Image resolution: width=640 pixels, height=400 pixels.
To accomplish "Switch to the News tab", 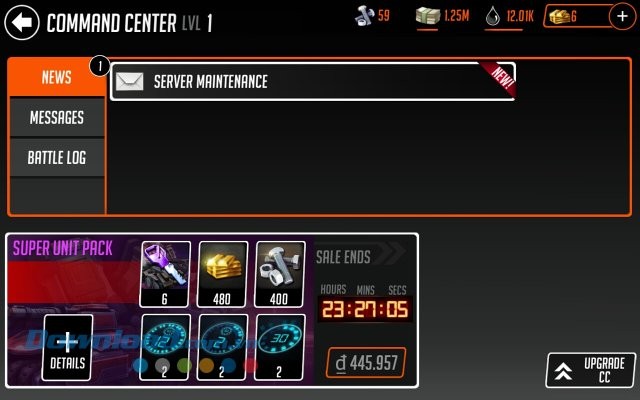I will click(56, 78).
